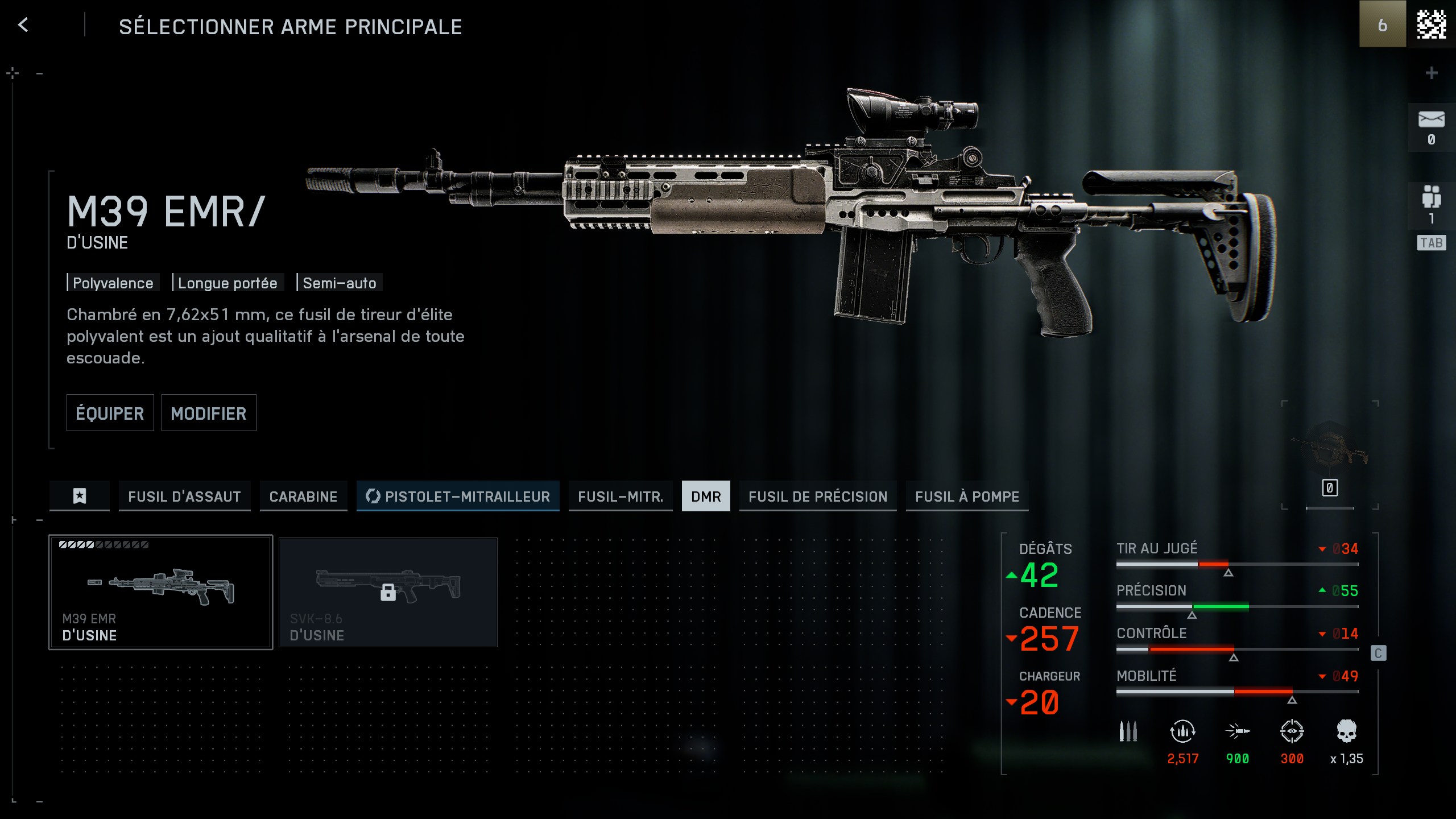The height and width of the screenshot is (819, 1456).
Task: Click the M39 EMR D'USINE weapon card
Action: tap(160, 591)
